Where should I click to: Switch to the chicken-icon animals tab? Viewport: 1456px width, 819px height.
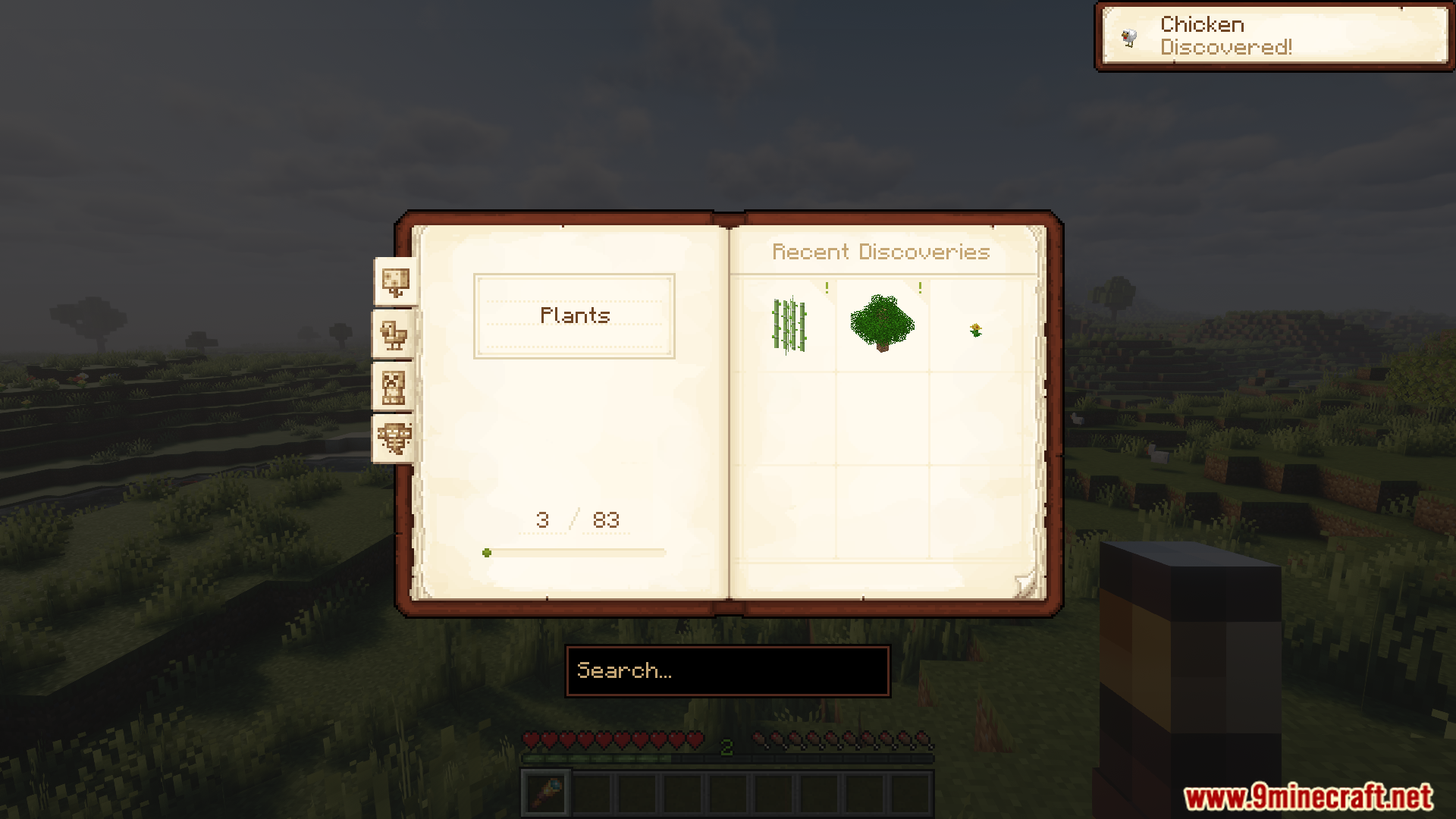(394, 334)
